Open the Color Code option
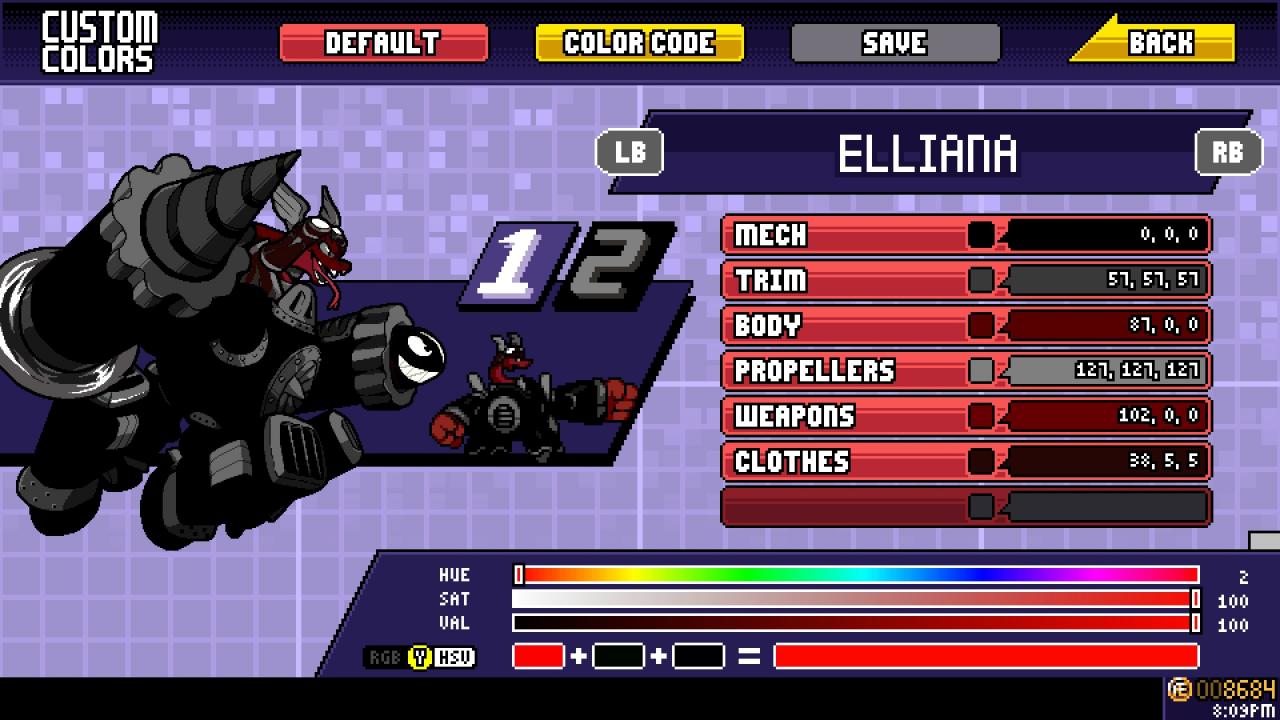The width and height of the screenshot is (1280, 720). [x=639, y=43]
